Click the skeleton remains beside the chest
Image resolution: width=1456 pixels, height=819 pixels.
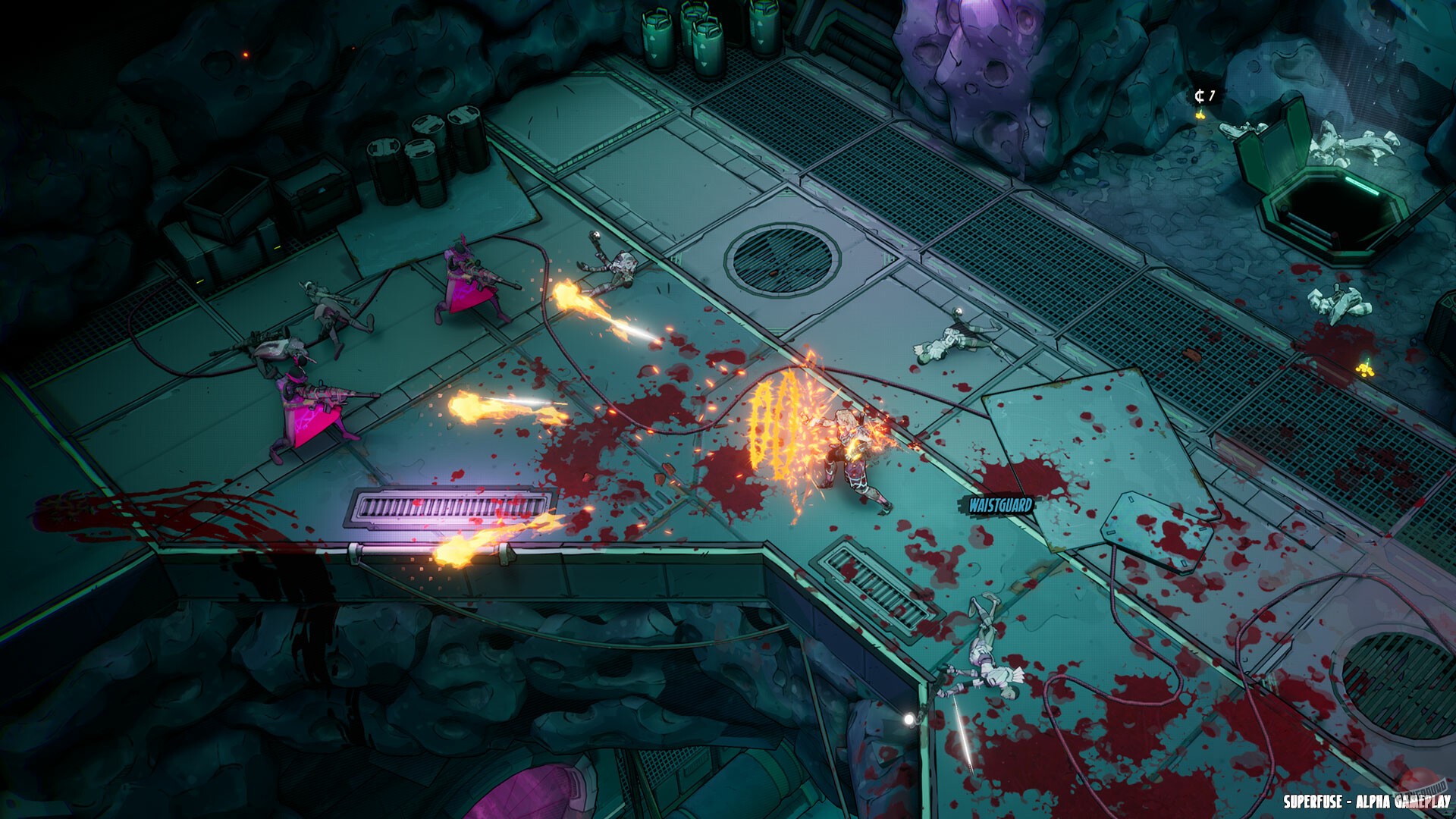click(1357, 142)
